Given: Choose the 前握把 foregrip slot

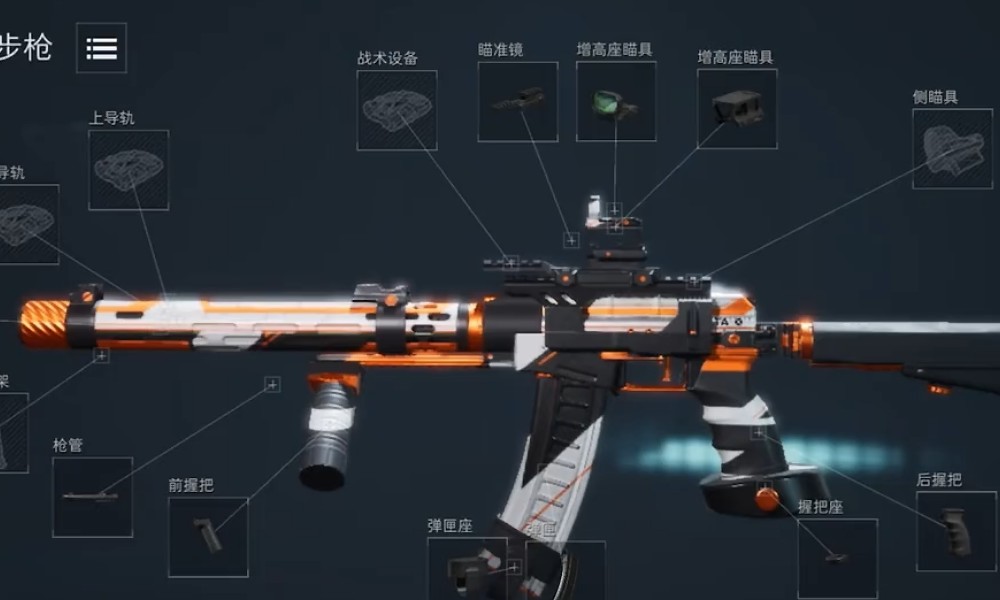Looking at the screenshot, I should pyautogui.click(x=208, y=536).
